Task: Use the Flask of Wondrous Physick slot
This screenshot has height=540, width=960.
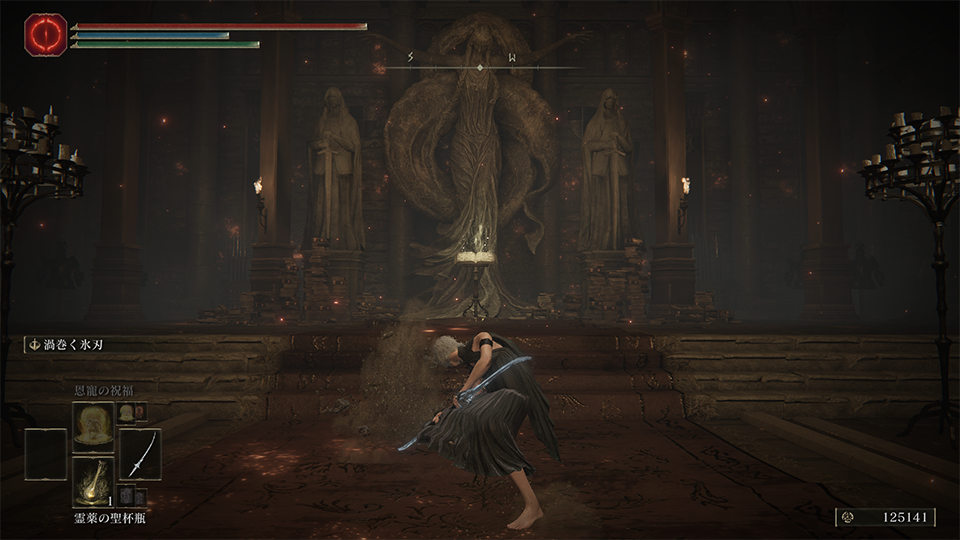Action: click(x=93, y=483)
